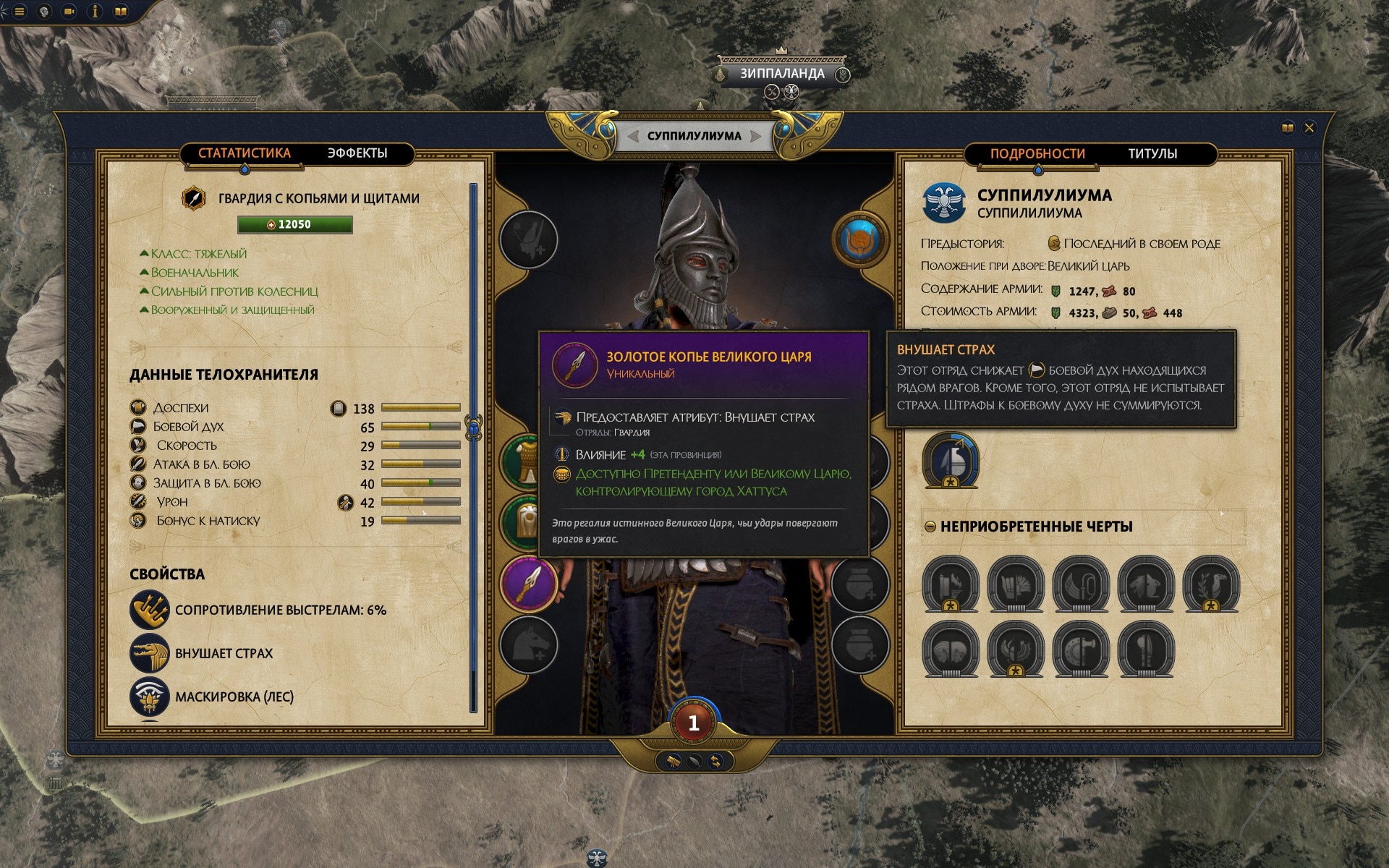
Task: Close the character details panel
Action: coord(1309,128)
